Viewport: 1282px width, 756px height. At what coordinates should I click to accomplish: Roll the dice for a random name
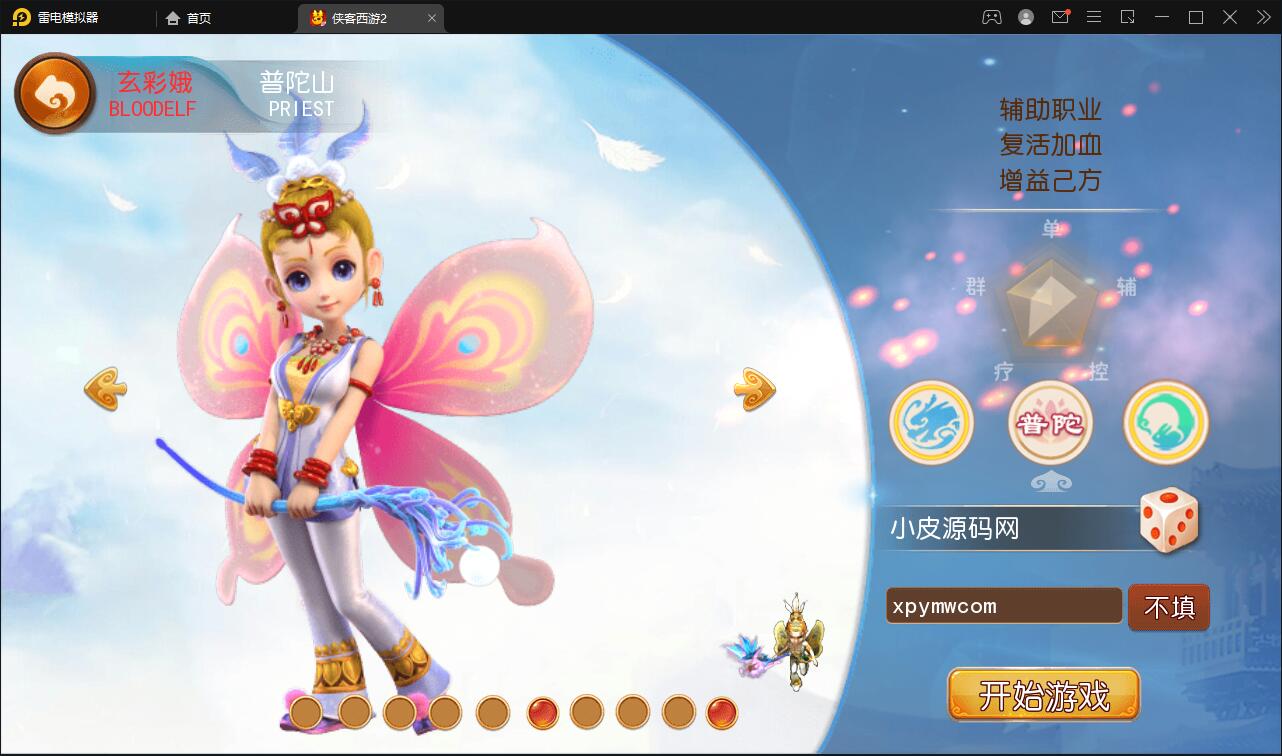tap(1168, 519)
